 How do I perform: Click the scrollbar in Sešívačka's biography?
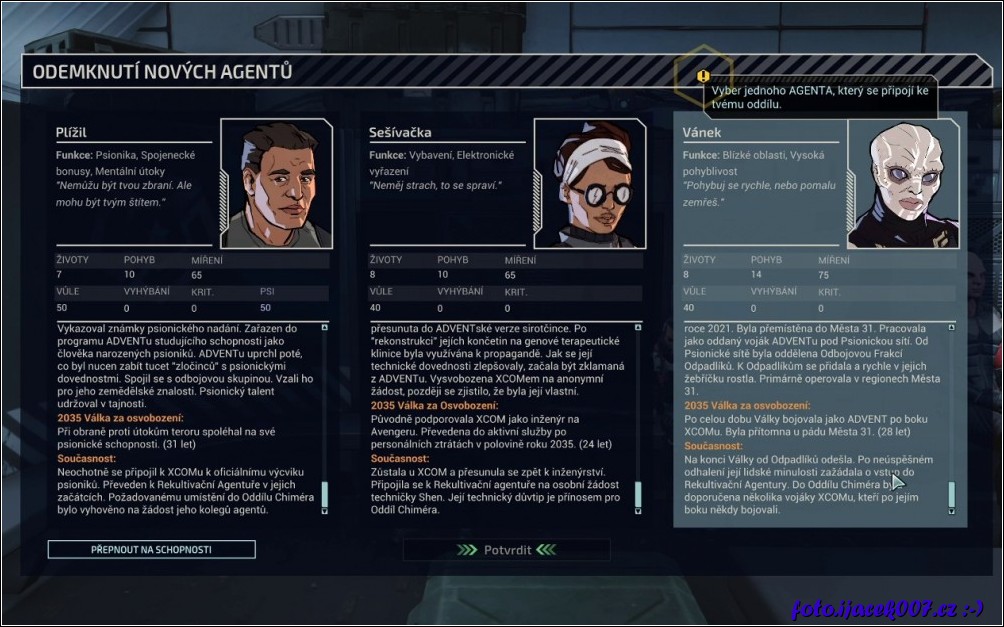tap(637, 495)
